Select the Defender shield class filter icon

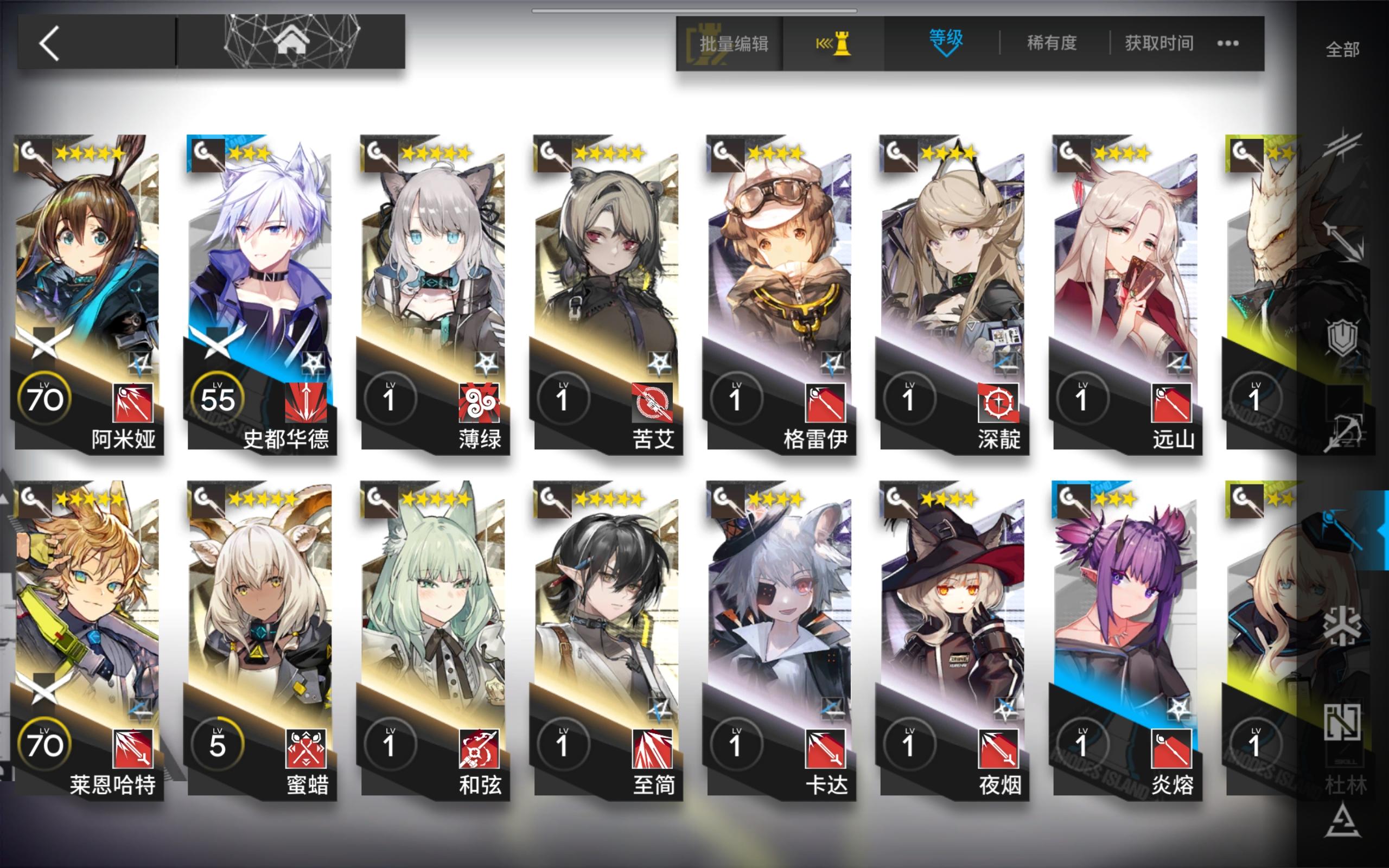tap(1343, 336)
